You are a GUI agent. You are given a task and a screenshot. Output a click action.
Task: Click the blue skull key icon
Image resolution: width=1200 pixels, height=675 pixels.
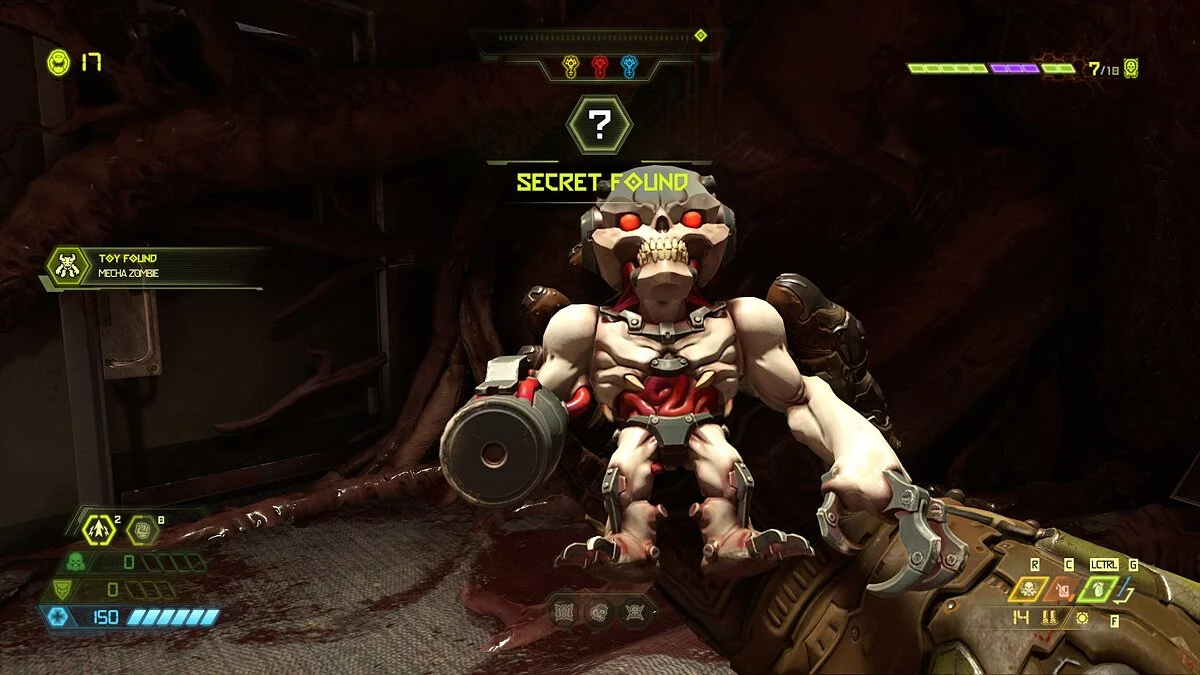[629, 67]
